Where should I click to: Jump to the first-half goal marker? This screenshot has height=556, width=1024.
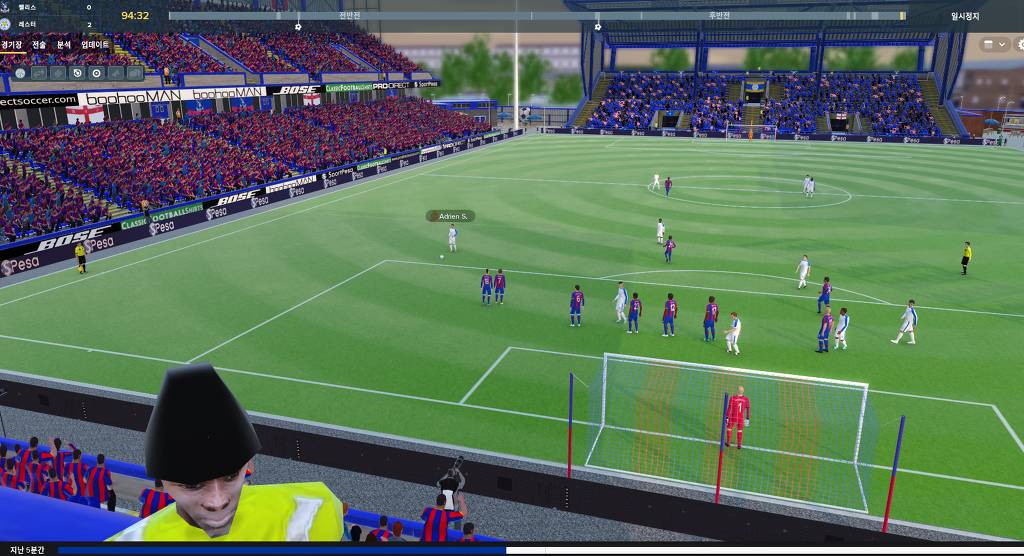pos(298,27)
